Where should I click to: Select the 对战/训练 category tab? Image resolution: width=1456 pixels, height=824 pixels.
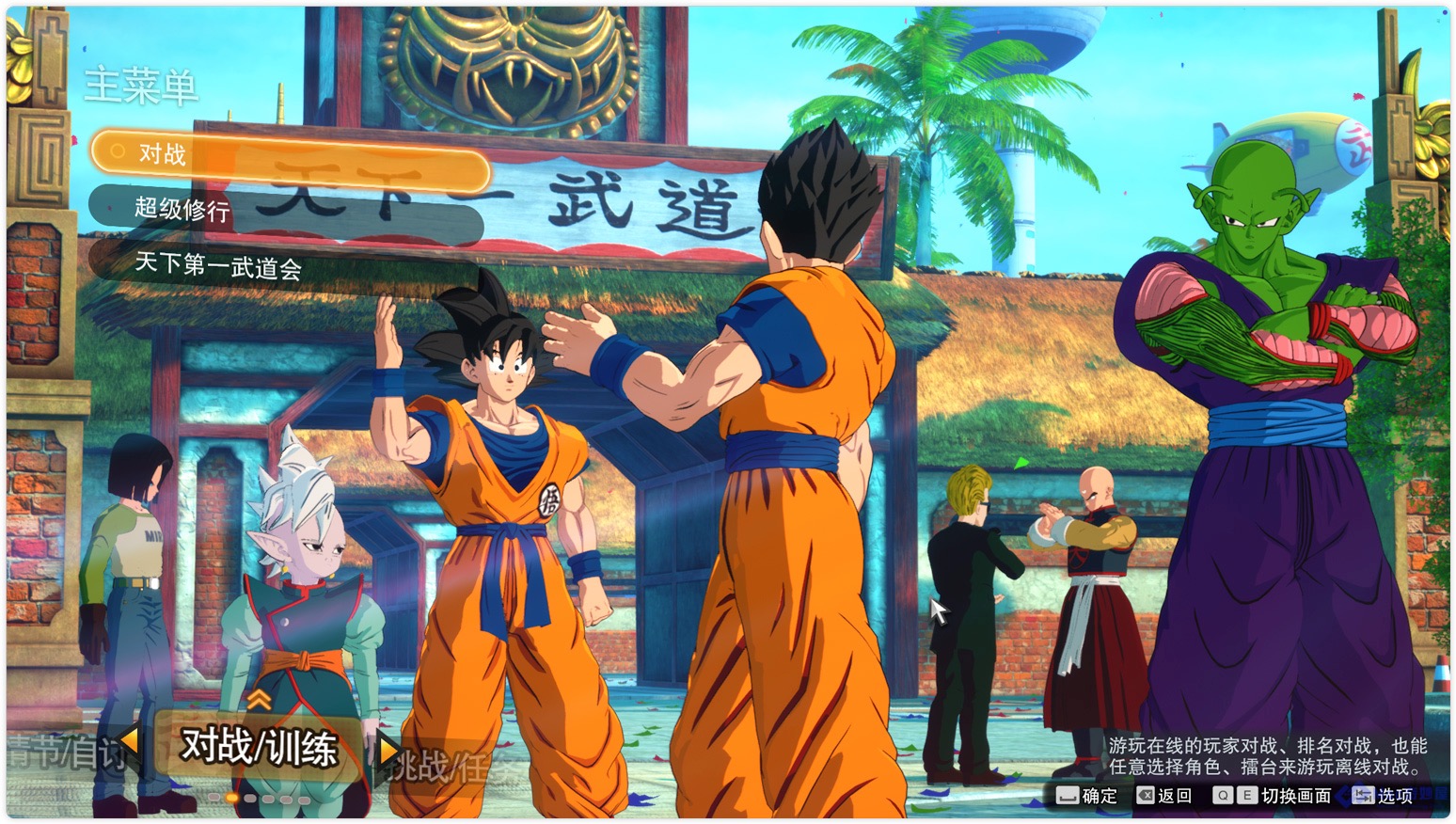coord(259,748)
